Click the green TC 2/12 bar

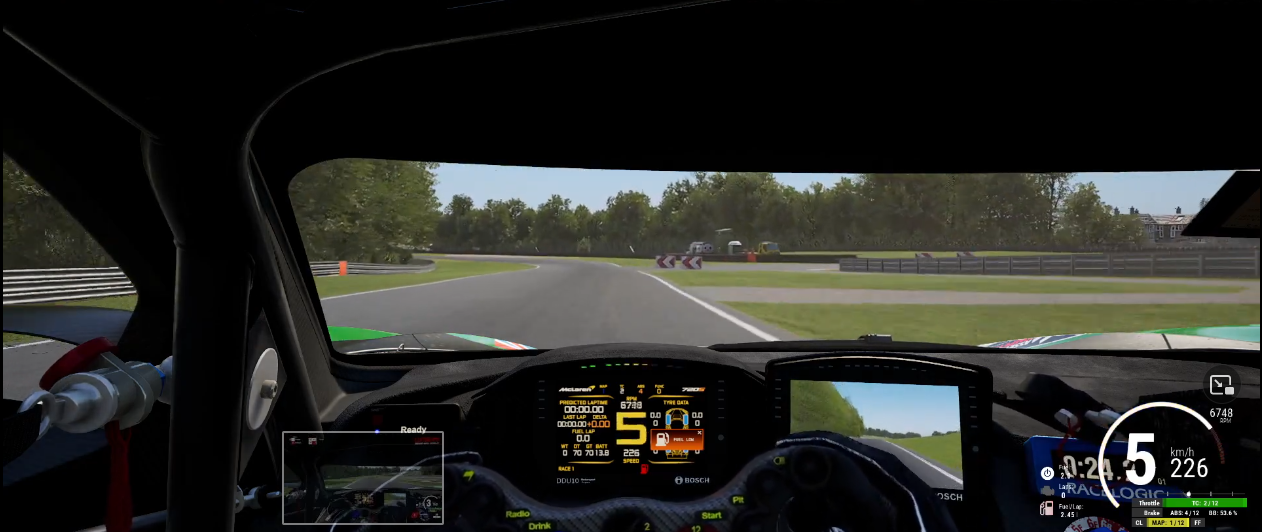click(x=1205, y=503)
